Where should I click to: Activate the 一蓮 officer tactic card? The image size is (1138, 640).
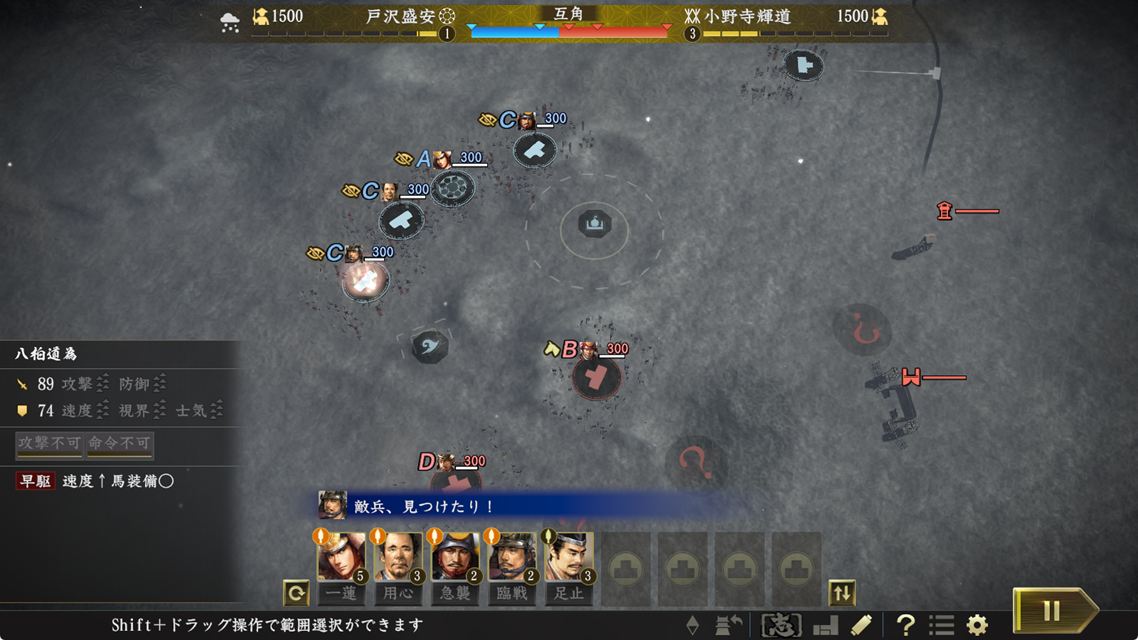point(341,558)
